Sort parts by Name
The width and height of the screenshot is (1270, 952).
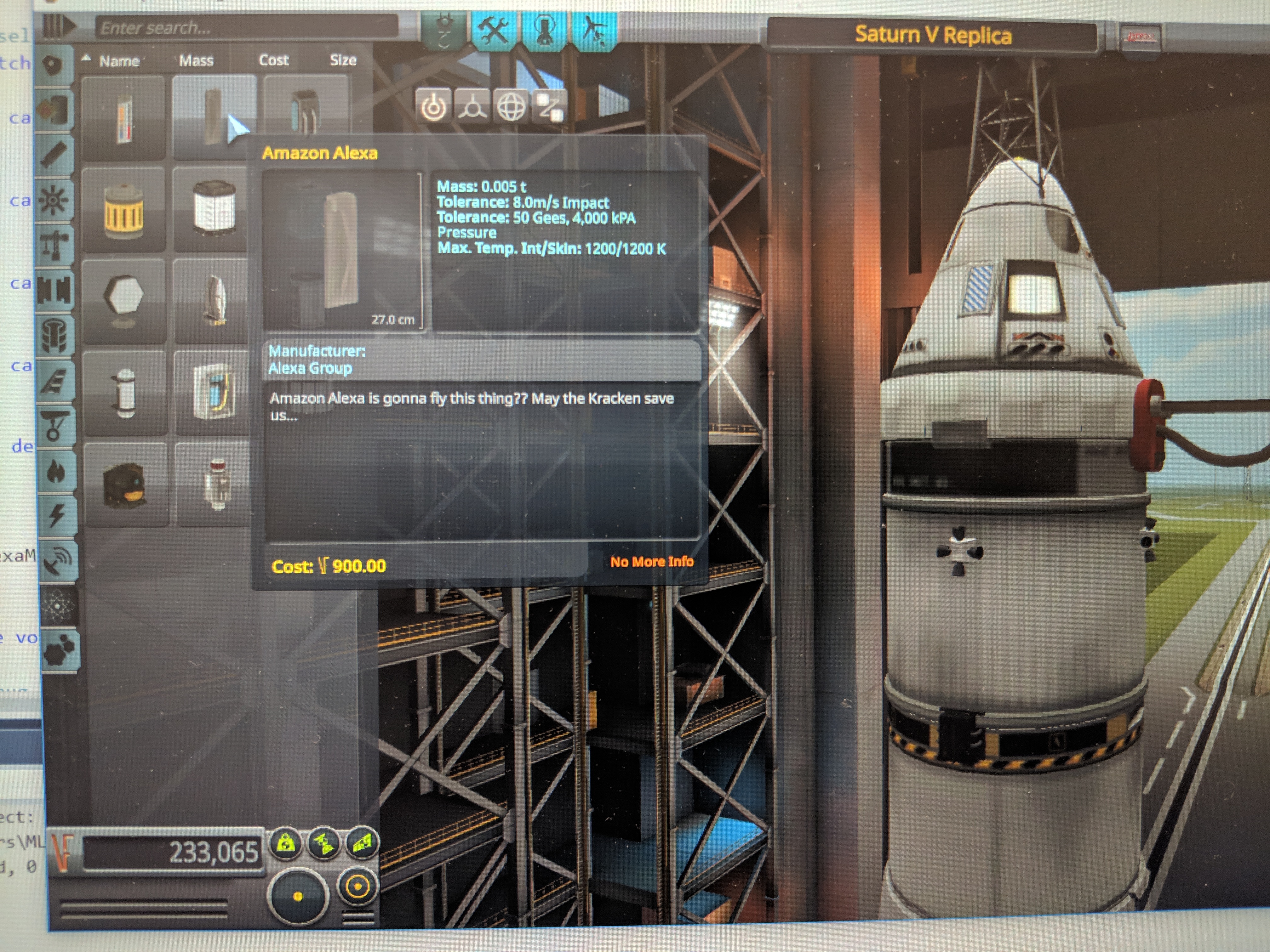click(119, 61)
